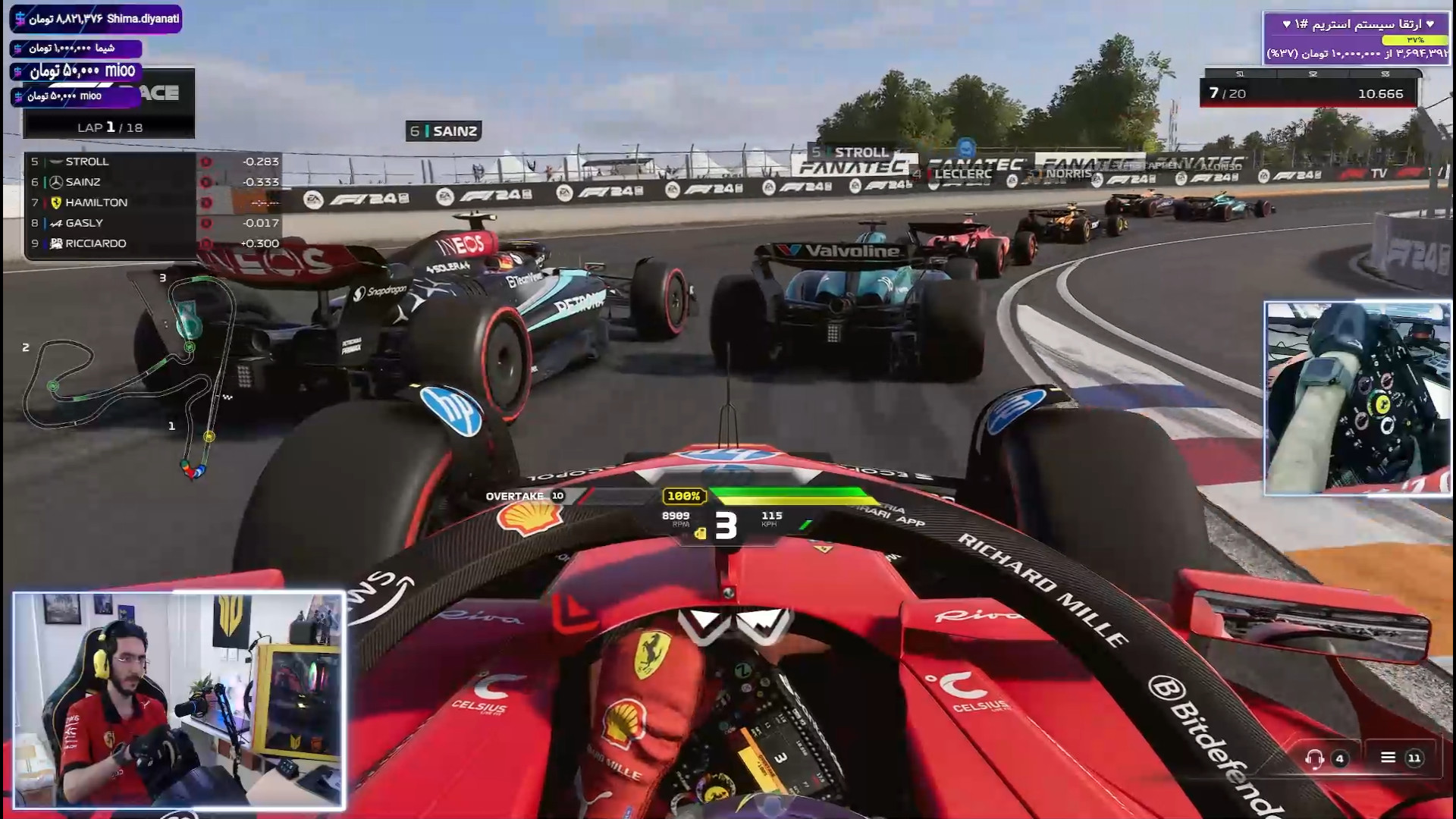
Task: Select the Shima.diyanati top donor entry
Action: click(96, 19)
